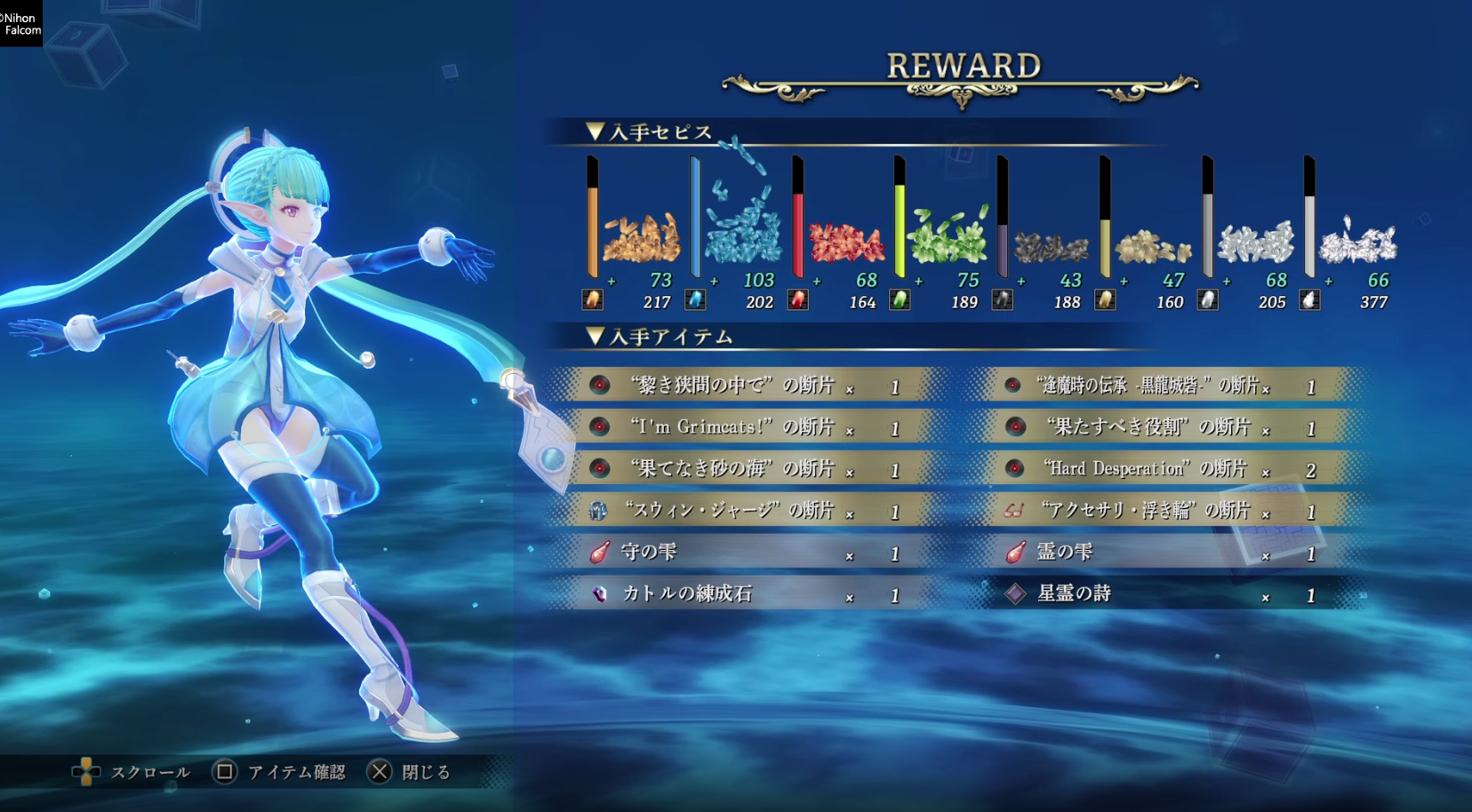Click the orange Earth sepith icon

pos(594,300)
